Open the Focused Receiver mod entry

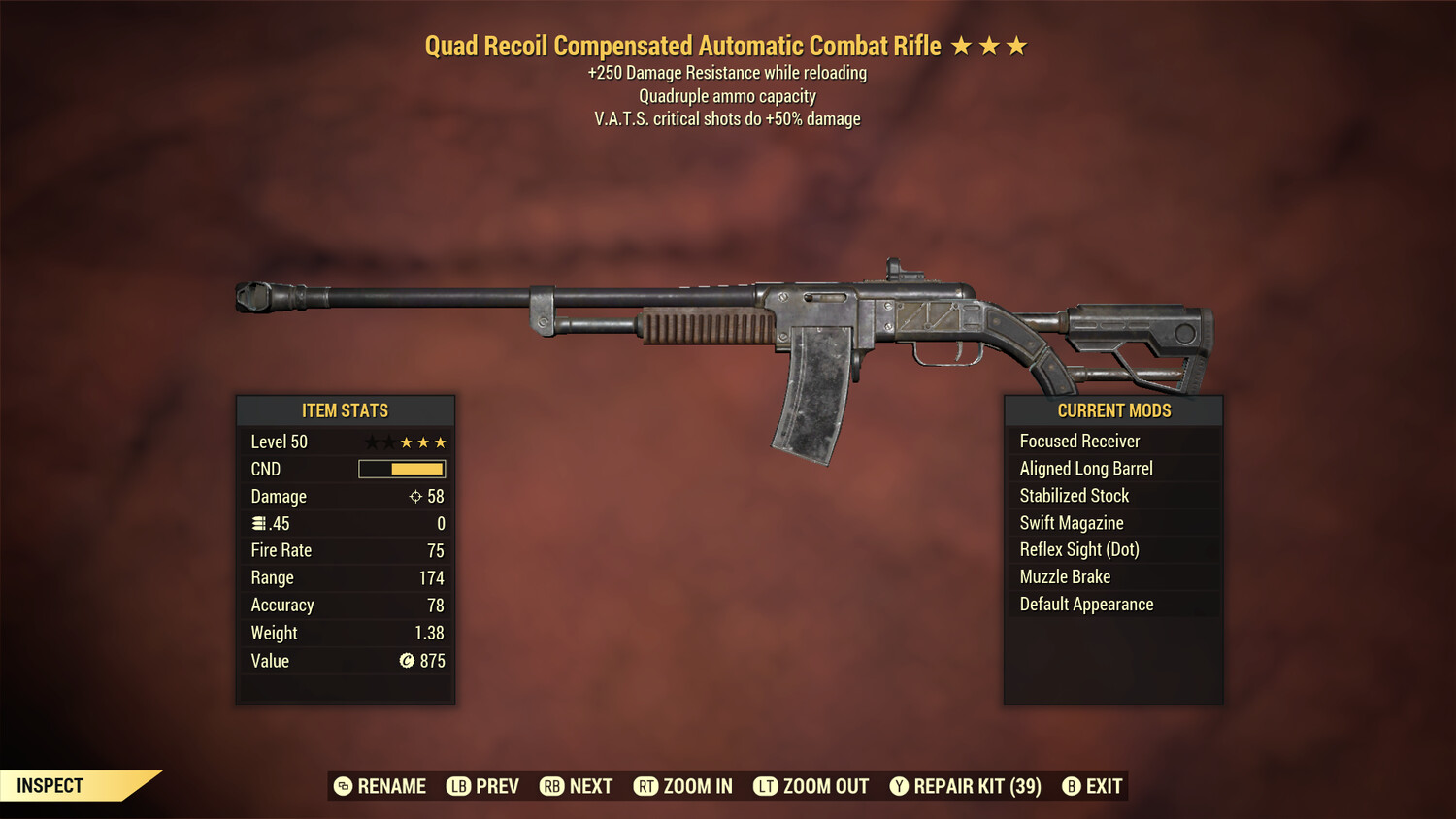[x=1079, y=441]
